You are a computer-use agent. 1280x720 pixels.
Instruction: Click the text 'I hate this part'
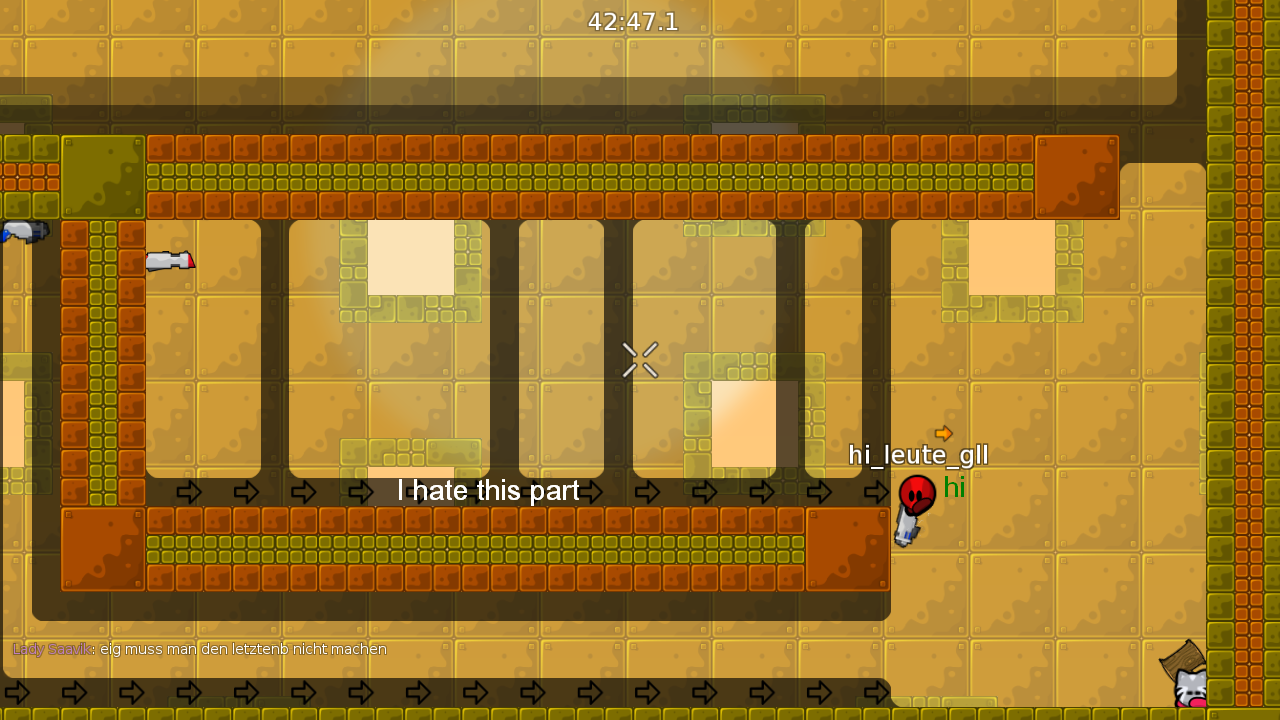point(488,491)
